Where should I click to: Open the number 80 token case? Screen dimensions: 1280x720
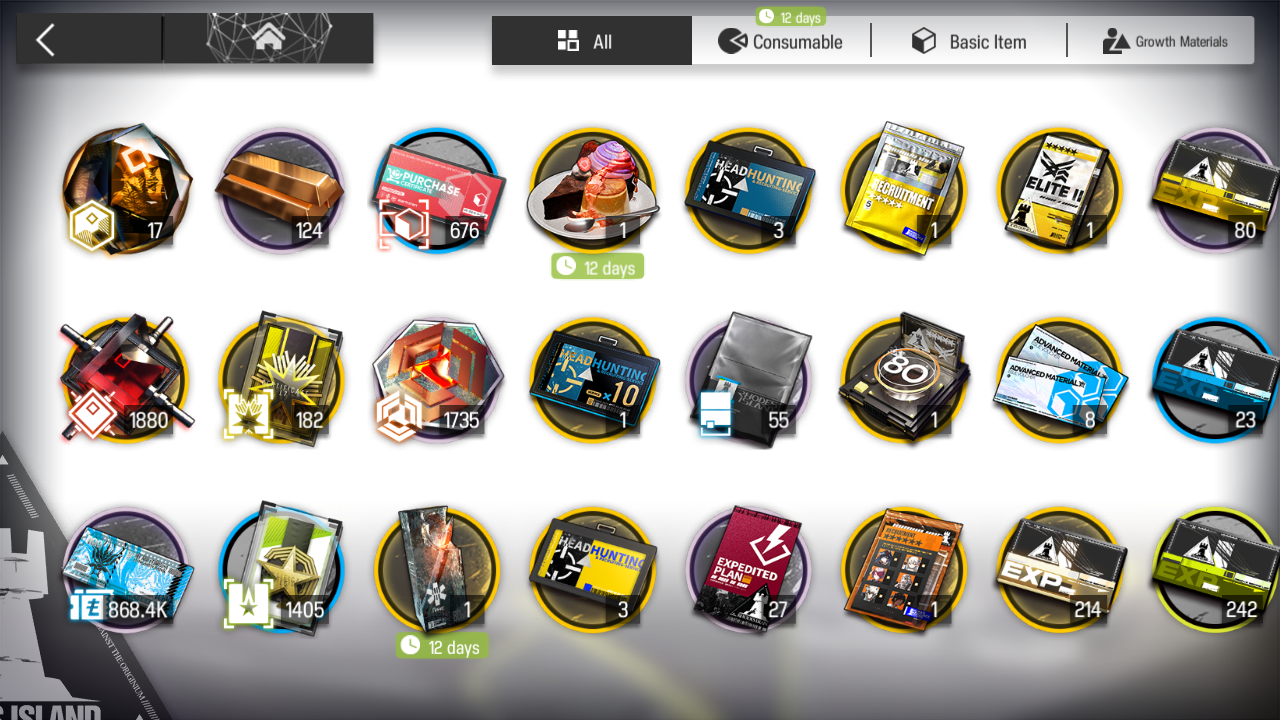904,380
